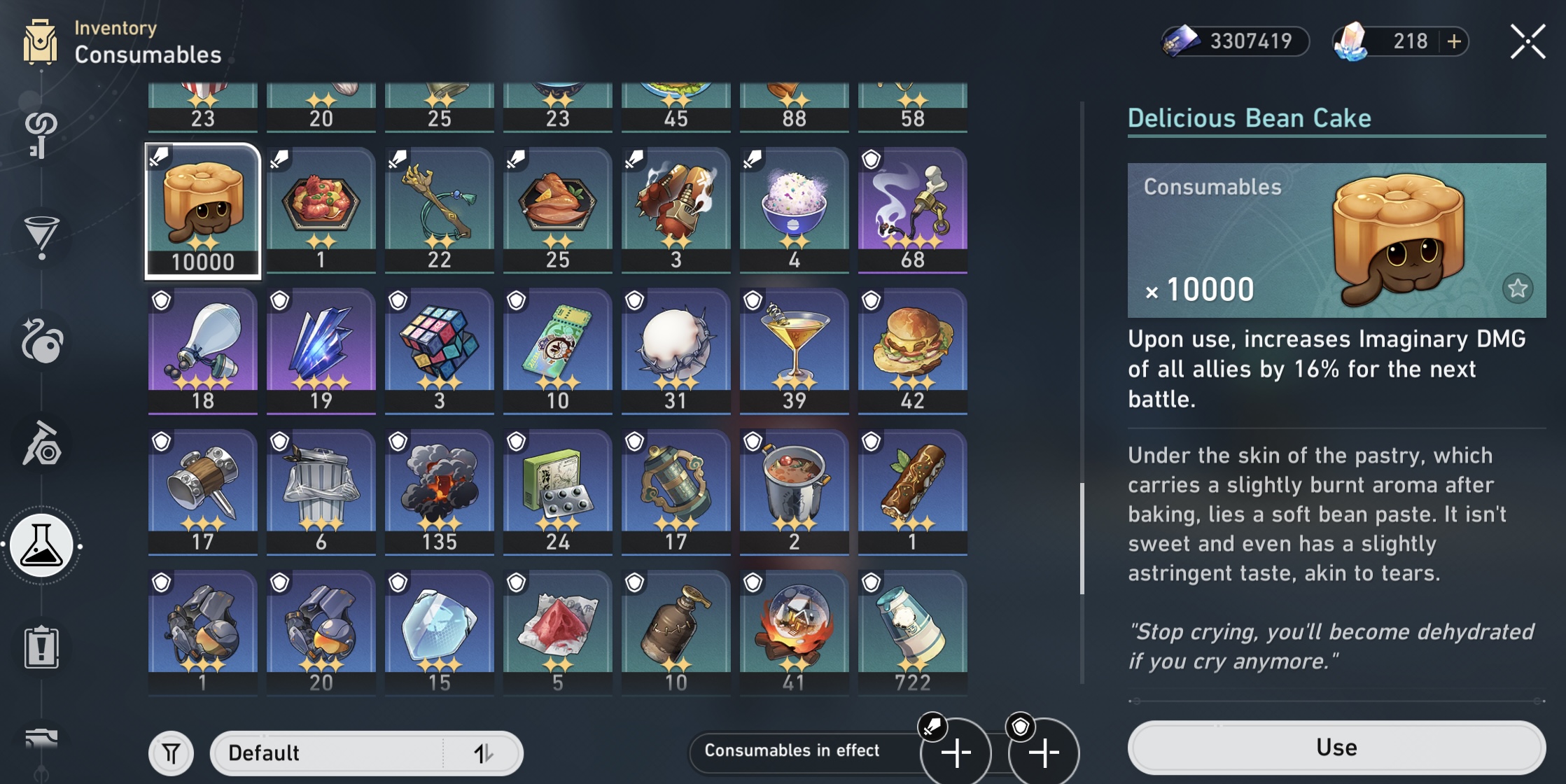Viewport: 1566px width, 784px height.
Task: Add a defense consumable in effect
Action: [1044, 753]
